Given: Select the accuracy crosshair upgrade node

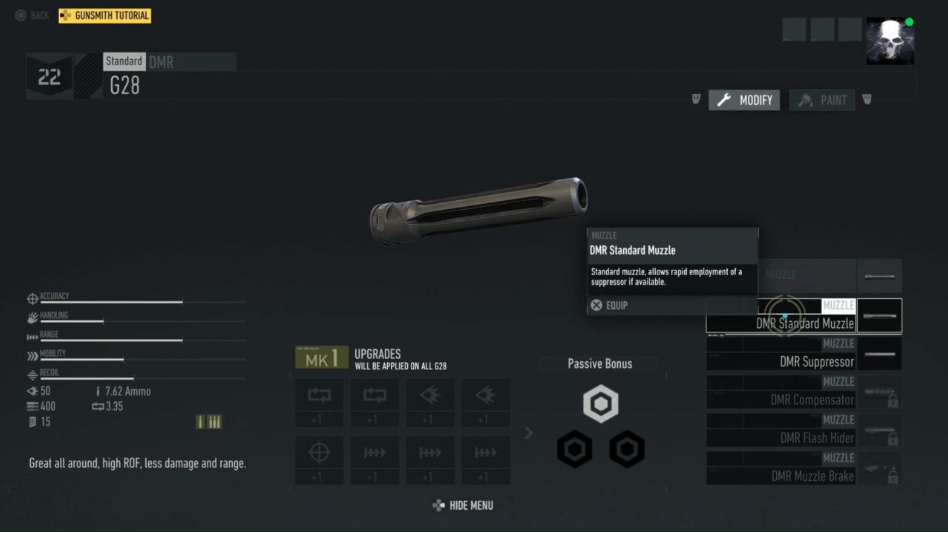Looking at the screenshot, I should pyautogui.click(x=319, y=452).
